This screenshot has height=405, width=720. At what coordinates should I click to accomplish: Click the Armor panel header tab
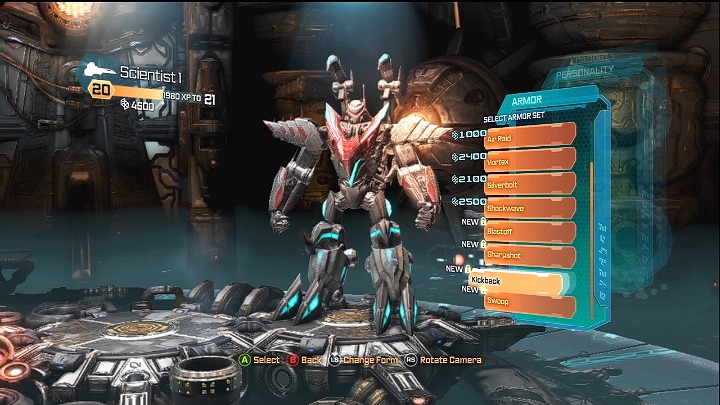pyautogui.click(x=530, y=102)
